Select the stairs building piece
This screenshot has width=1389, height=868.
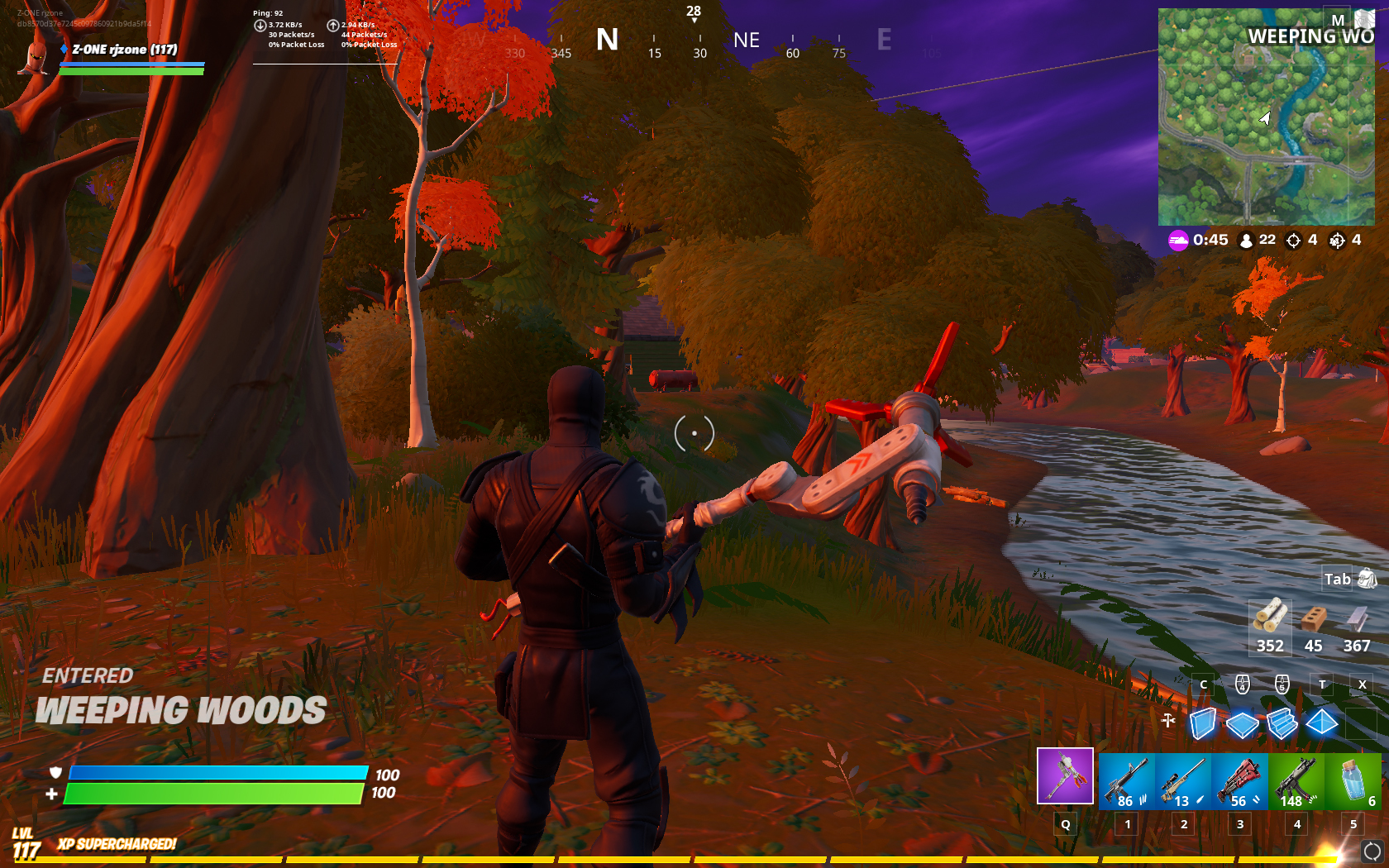coord(1282,723)
